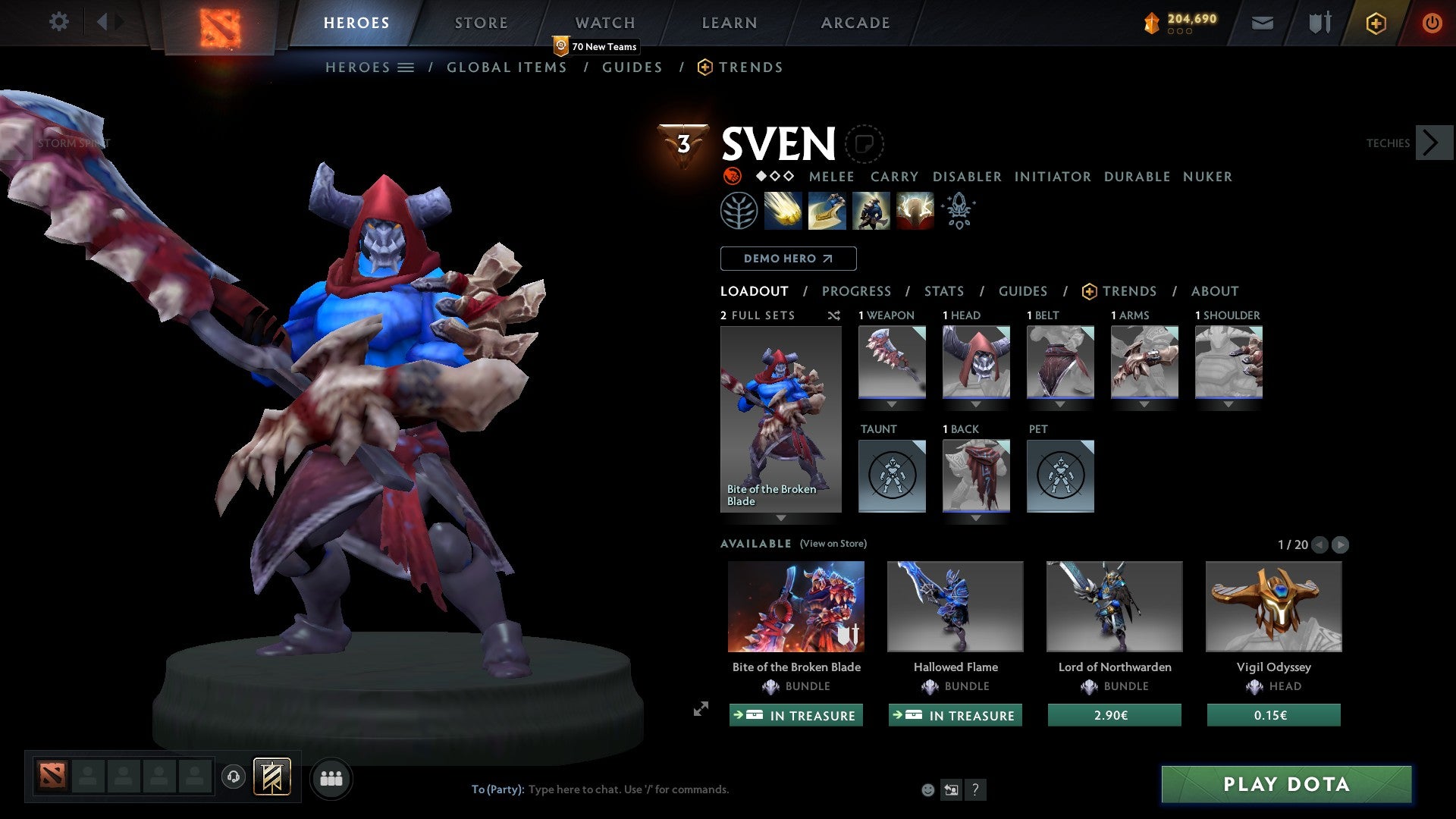Select the Vigil Odyssey head thumbnail

(x=1272, y=606)
